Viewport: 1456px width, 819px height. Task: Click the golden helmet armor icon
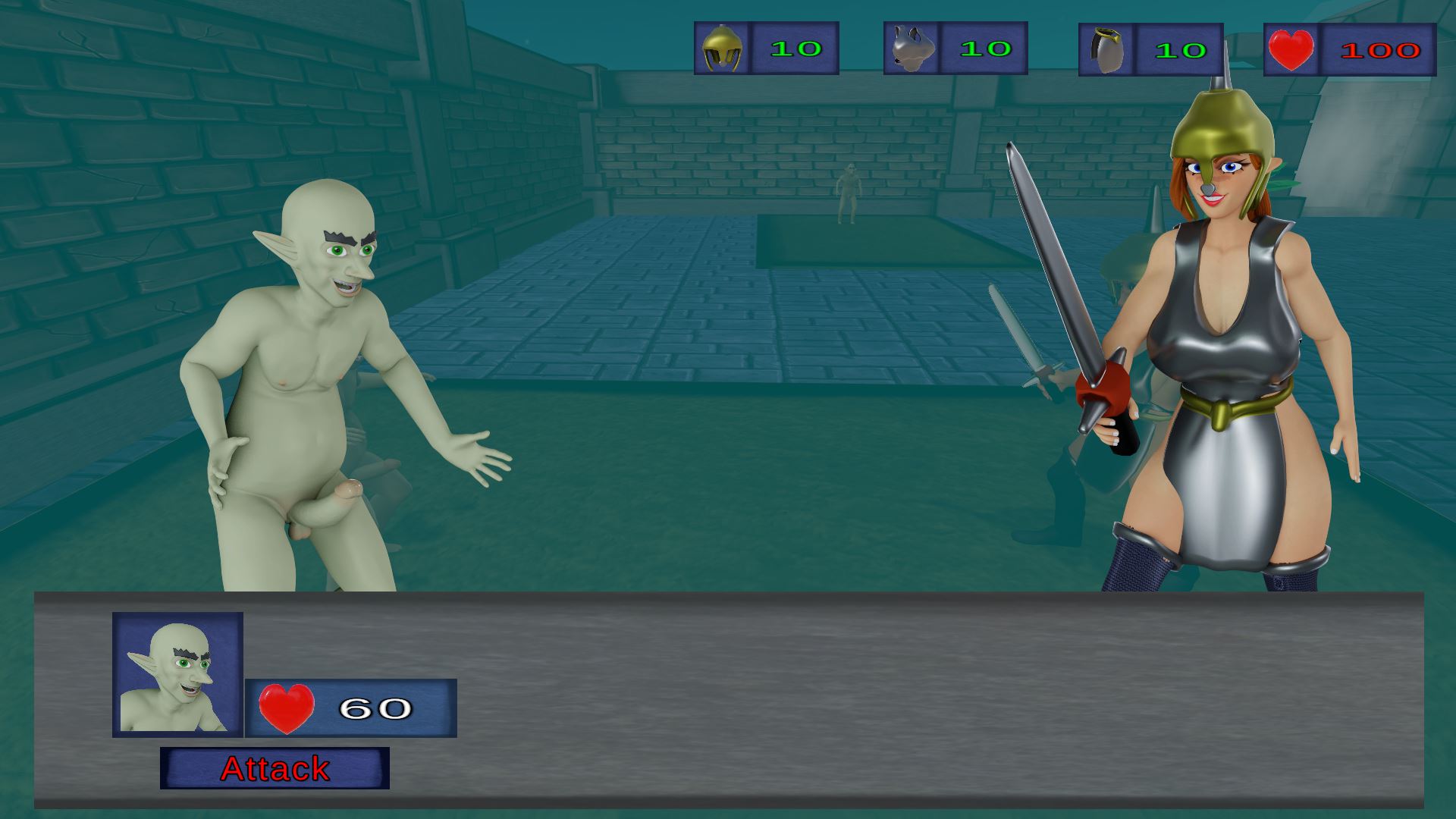click(x=721, y=49)
